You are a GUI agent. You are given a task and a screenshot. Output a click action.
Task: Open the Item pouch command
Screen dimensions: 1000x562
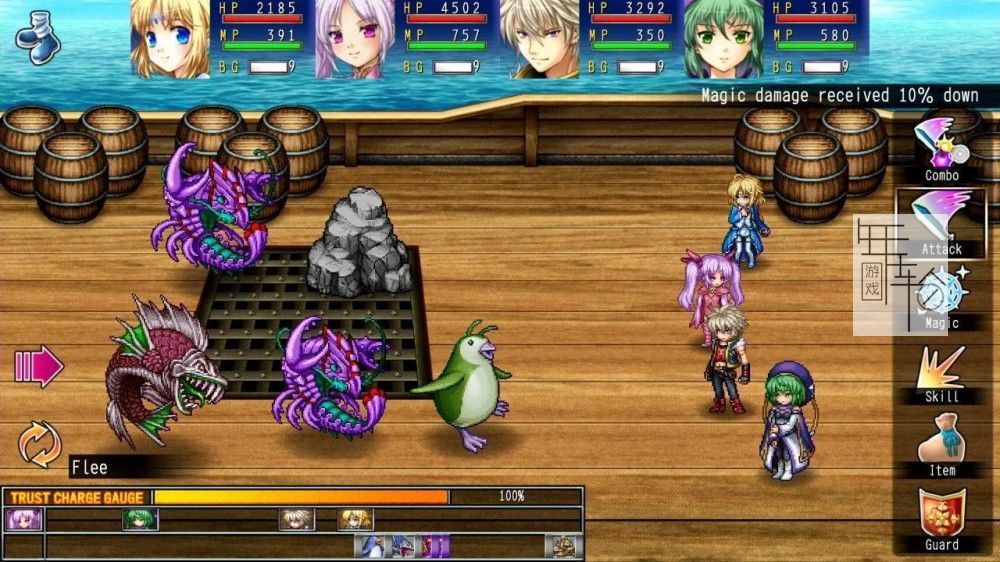click(942, 445)
